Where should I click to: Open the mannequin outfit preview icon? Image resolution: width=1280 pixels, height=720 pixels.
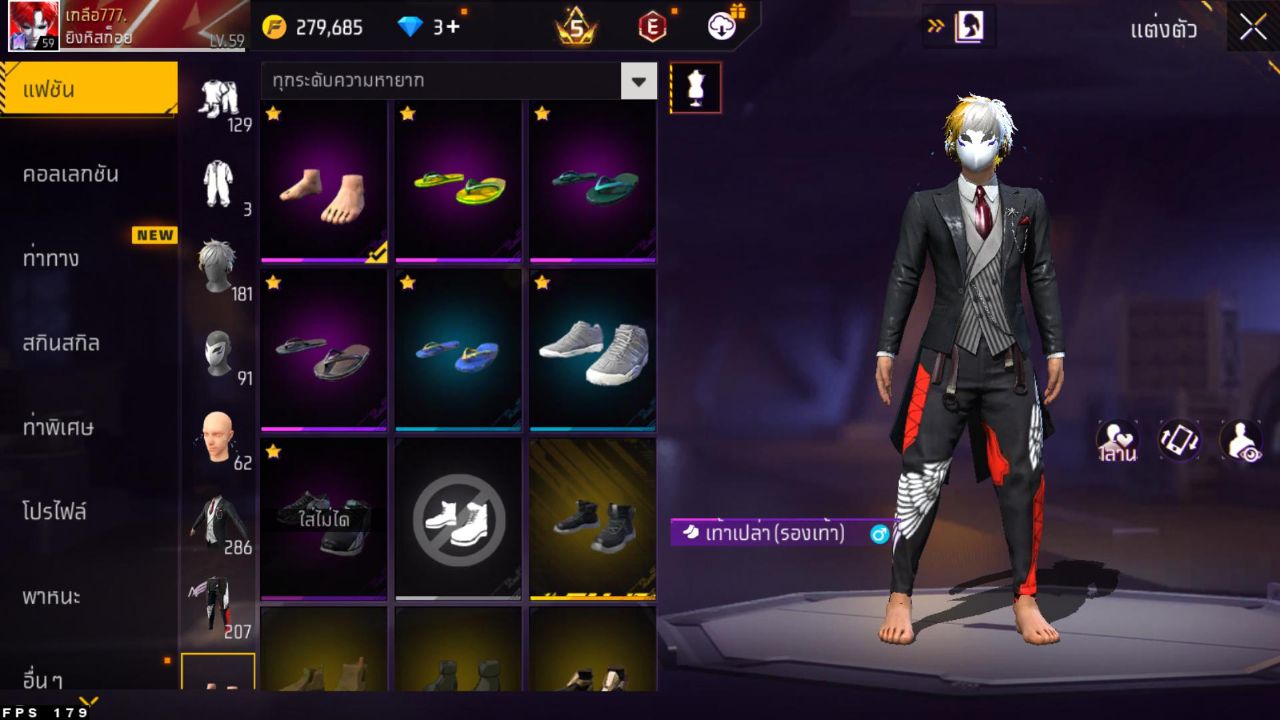point(694,87)
